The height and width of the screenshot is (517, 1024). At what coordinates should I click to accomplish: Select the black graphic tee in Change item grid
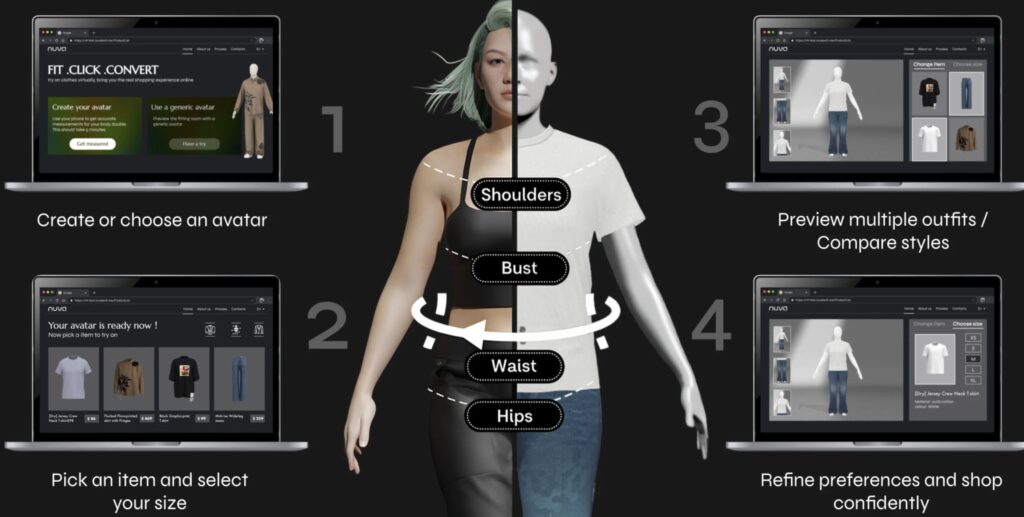tap(929, 93)
